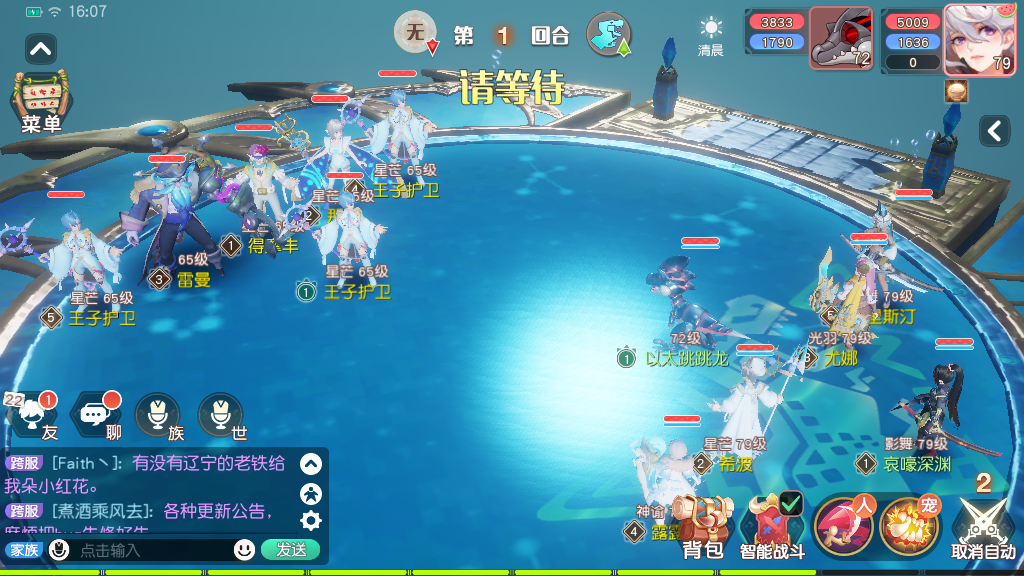
Task: Select the pet (宠) auto skill
Action: [909, 526]
